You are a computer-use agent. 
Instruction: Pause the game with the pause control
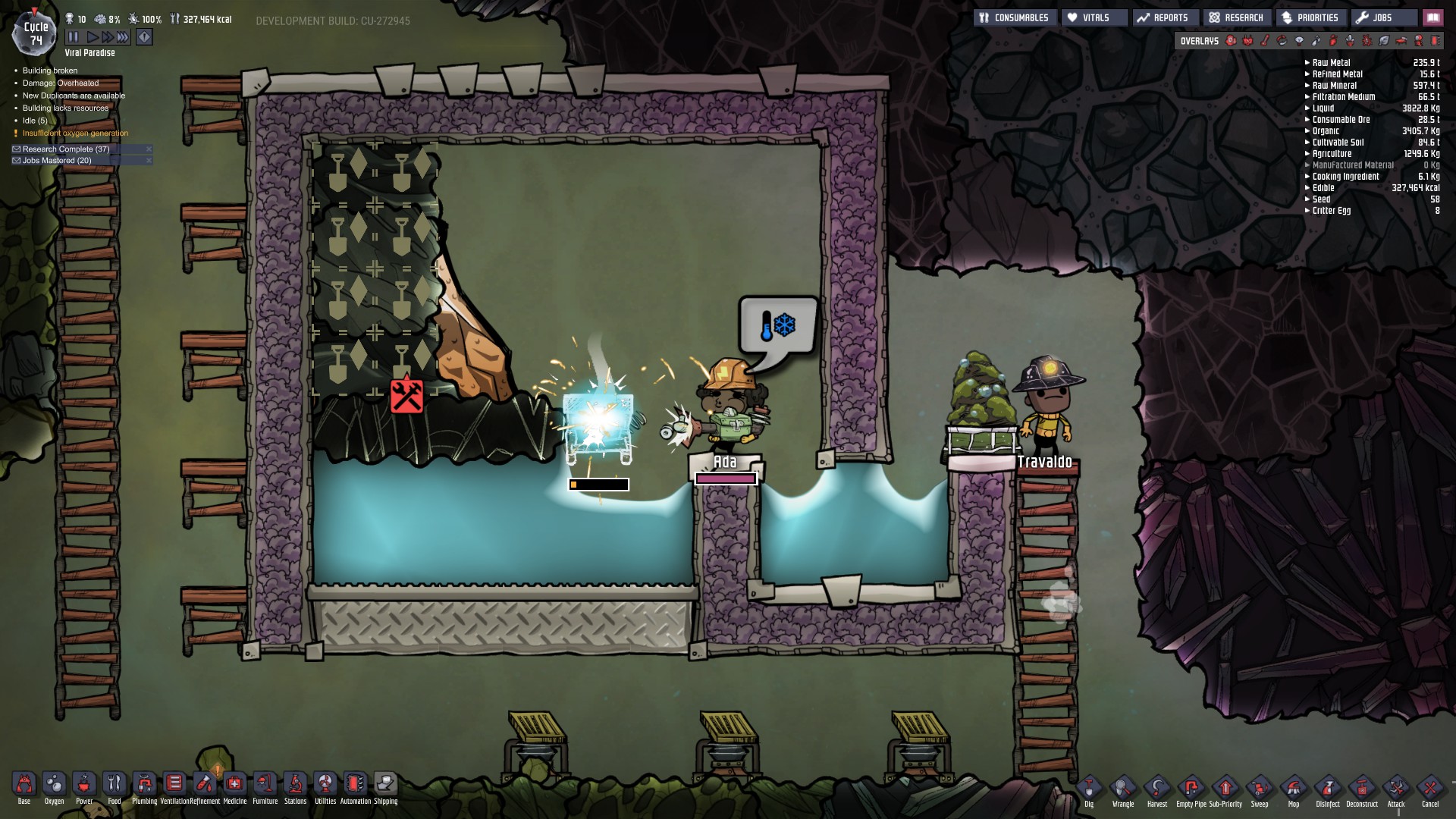pos(74,35)
